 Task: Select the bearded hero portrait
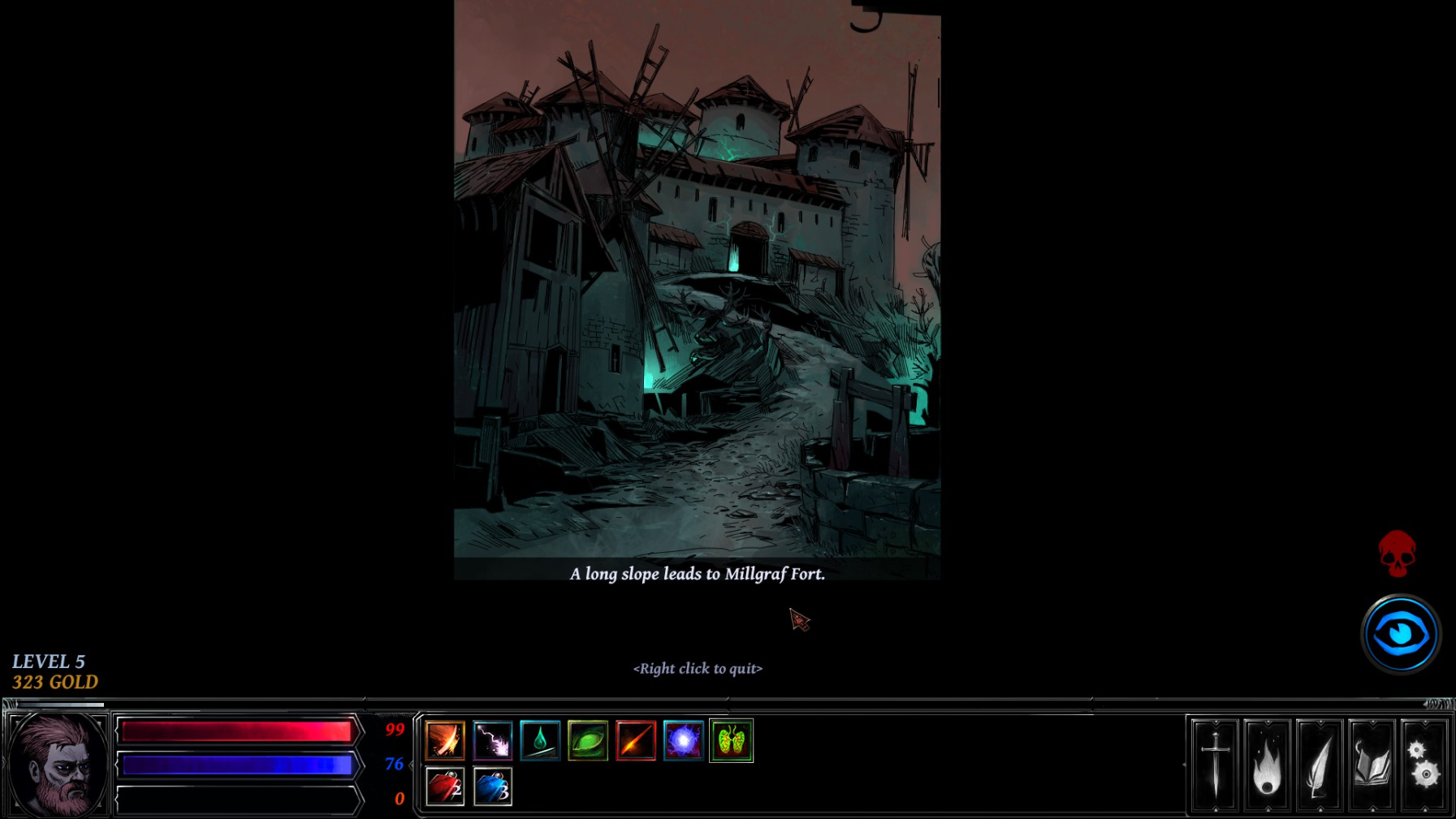pyautogui.click(x=57, y=765)
